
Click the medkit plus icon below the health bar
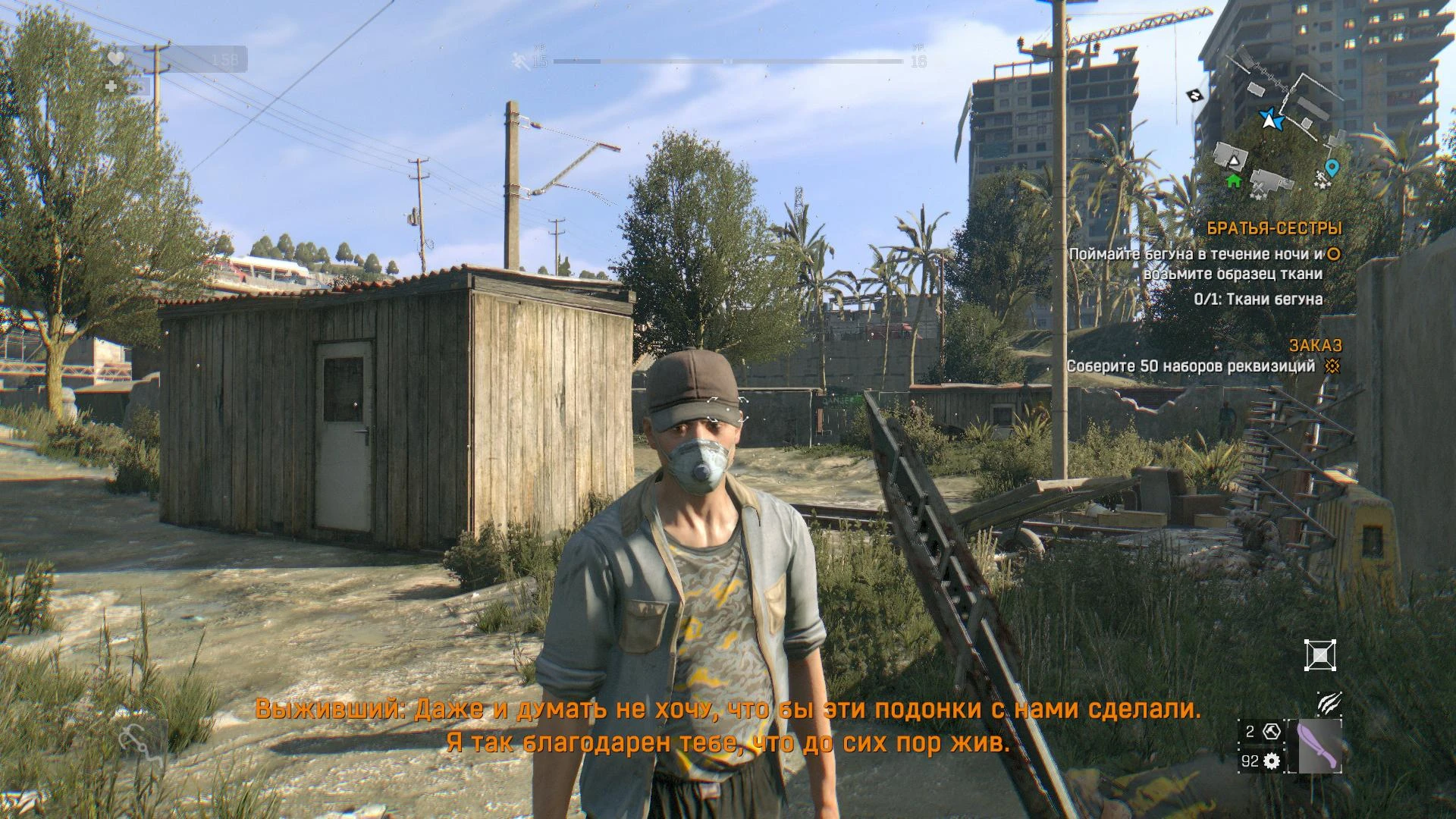(x=111, y=85)
